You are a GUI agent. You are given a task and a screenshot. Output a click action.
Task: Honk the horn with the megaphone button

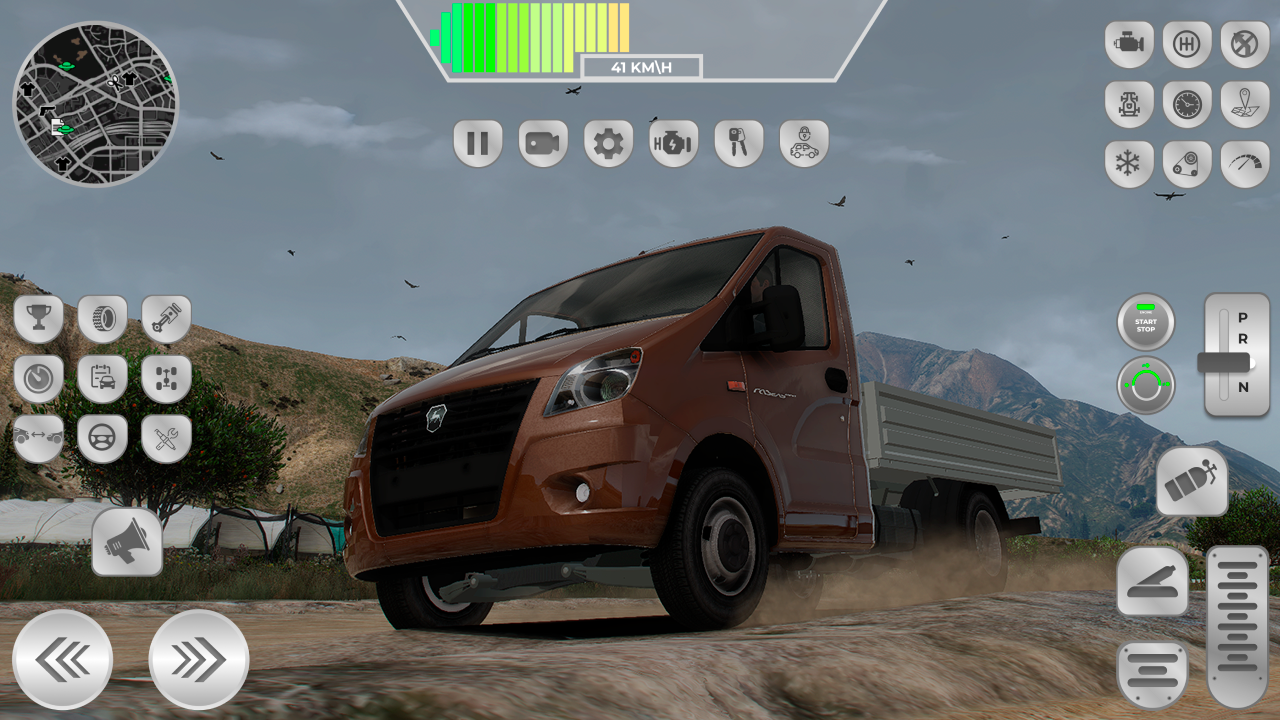click(127, 542)
